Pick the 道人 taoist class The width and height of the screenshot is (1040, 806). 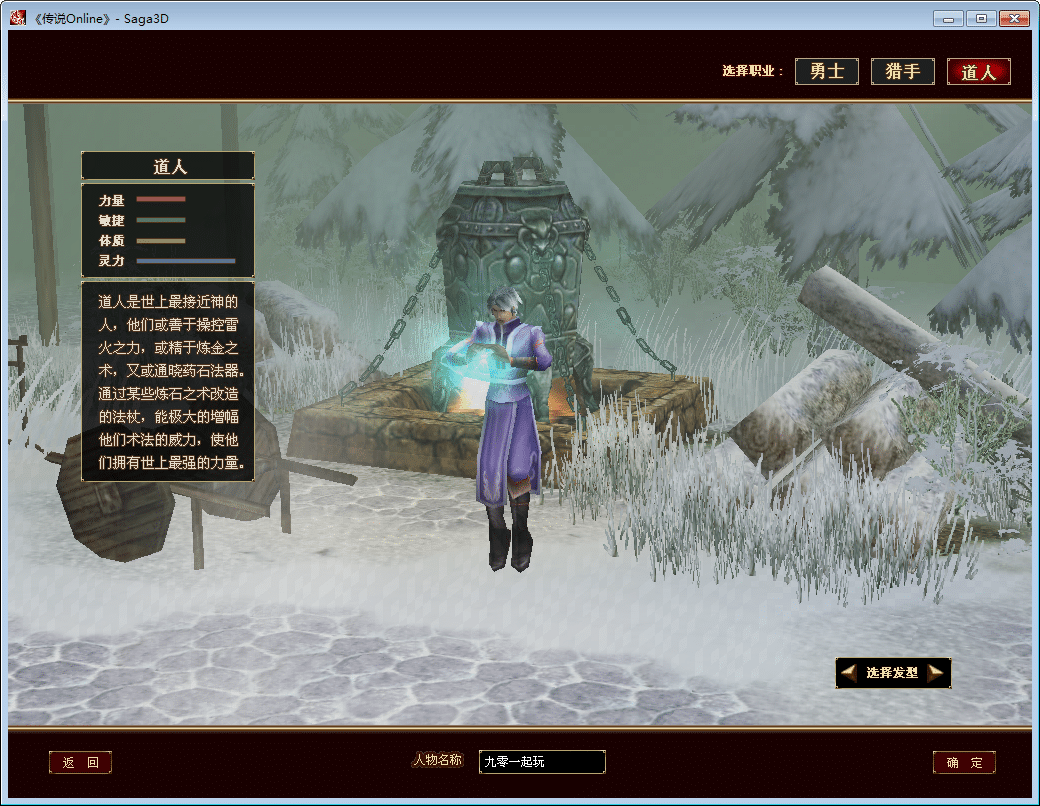click(978, 72)
